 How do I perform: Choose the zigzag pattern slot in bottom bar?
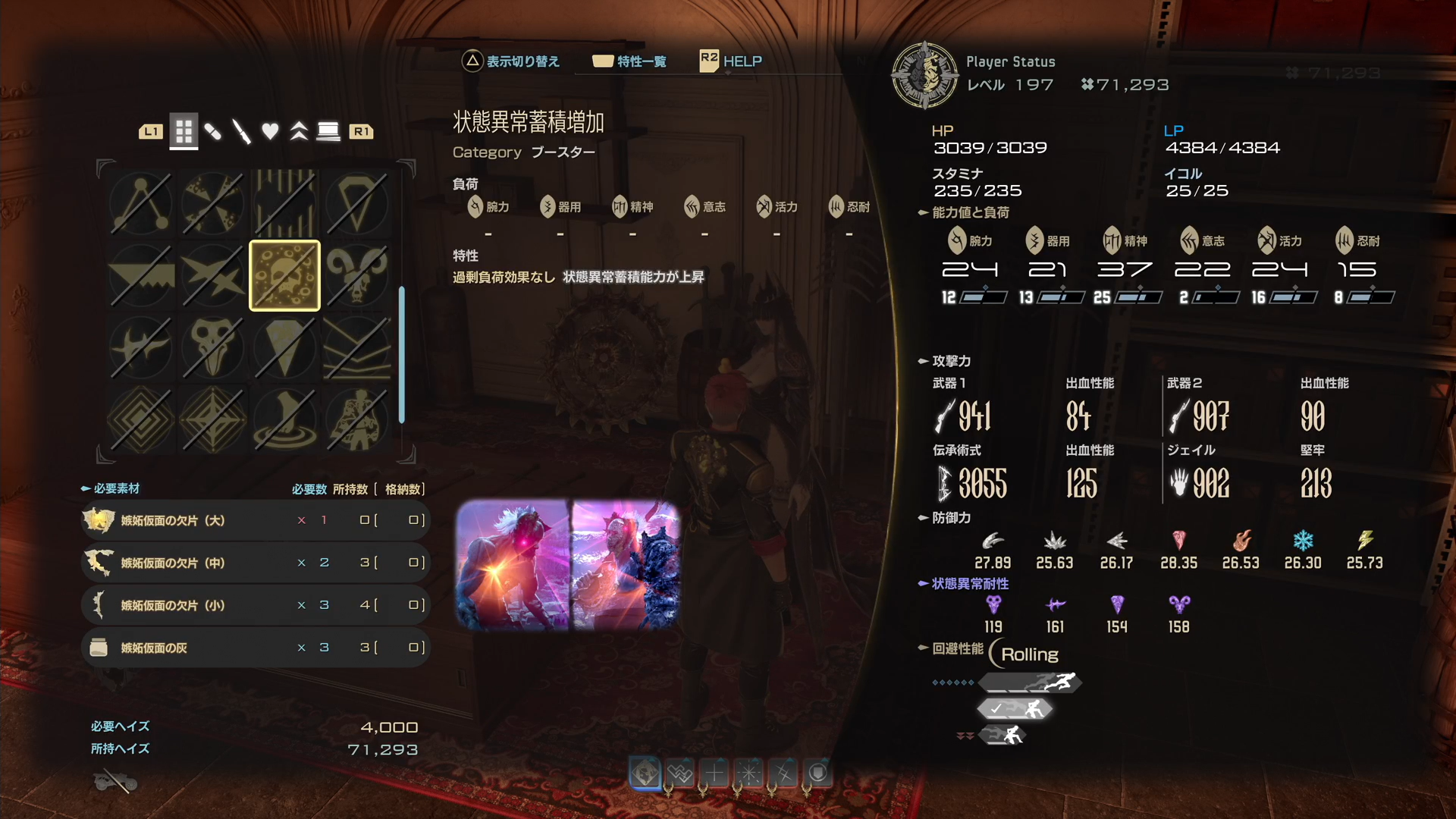tap(680, 773)
